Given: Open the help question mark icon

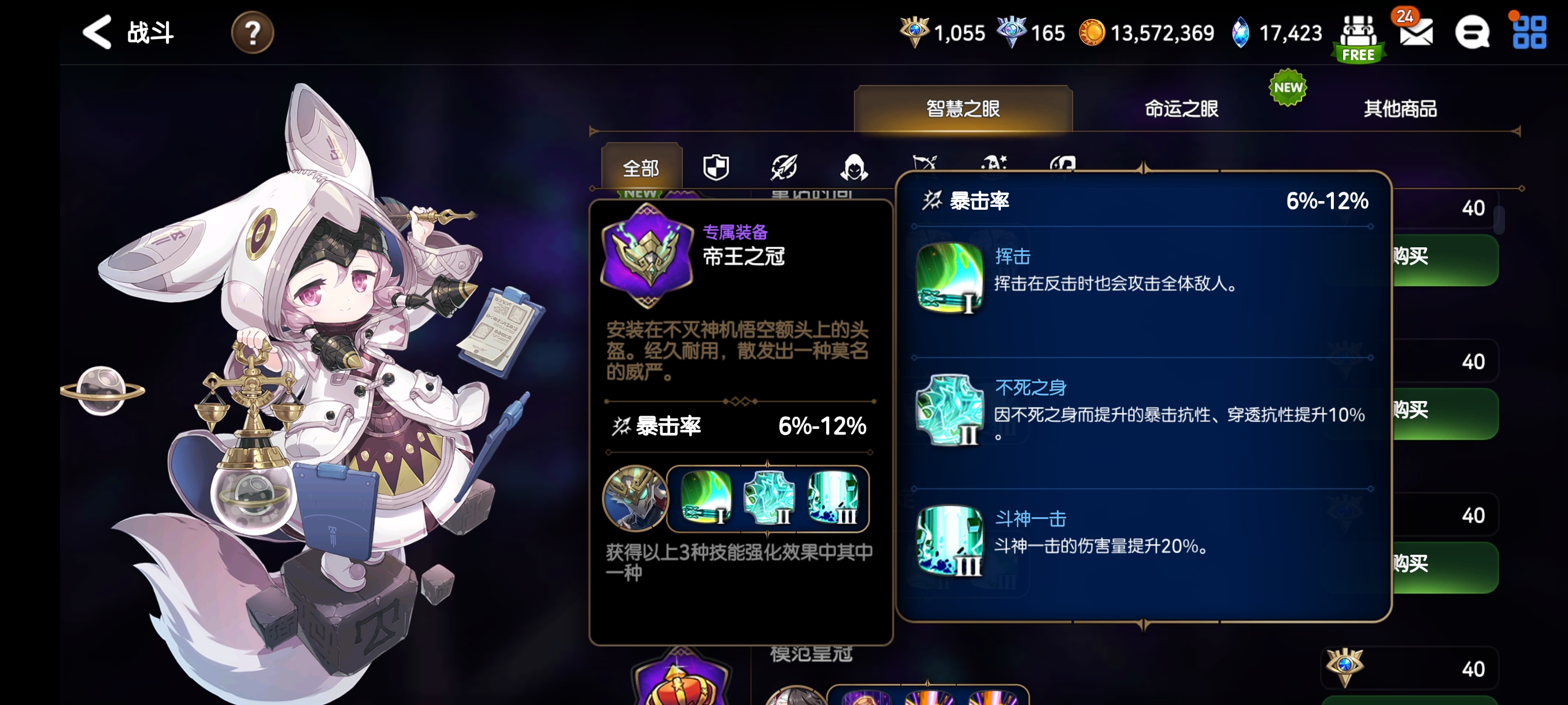Looking at the screenshot, I should (x=252, y=34).
